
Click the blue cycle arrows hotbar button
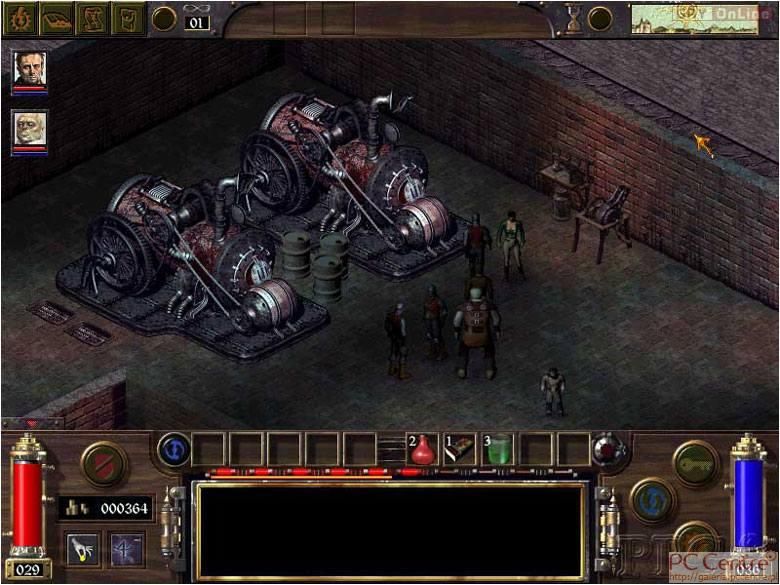[x=173, y=450]
